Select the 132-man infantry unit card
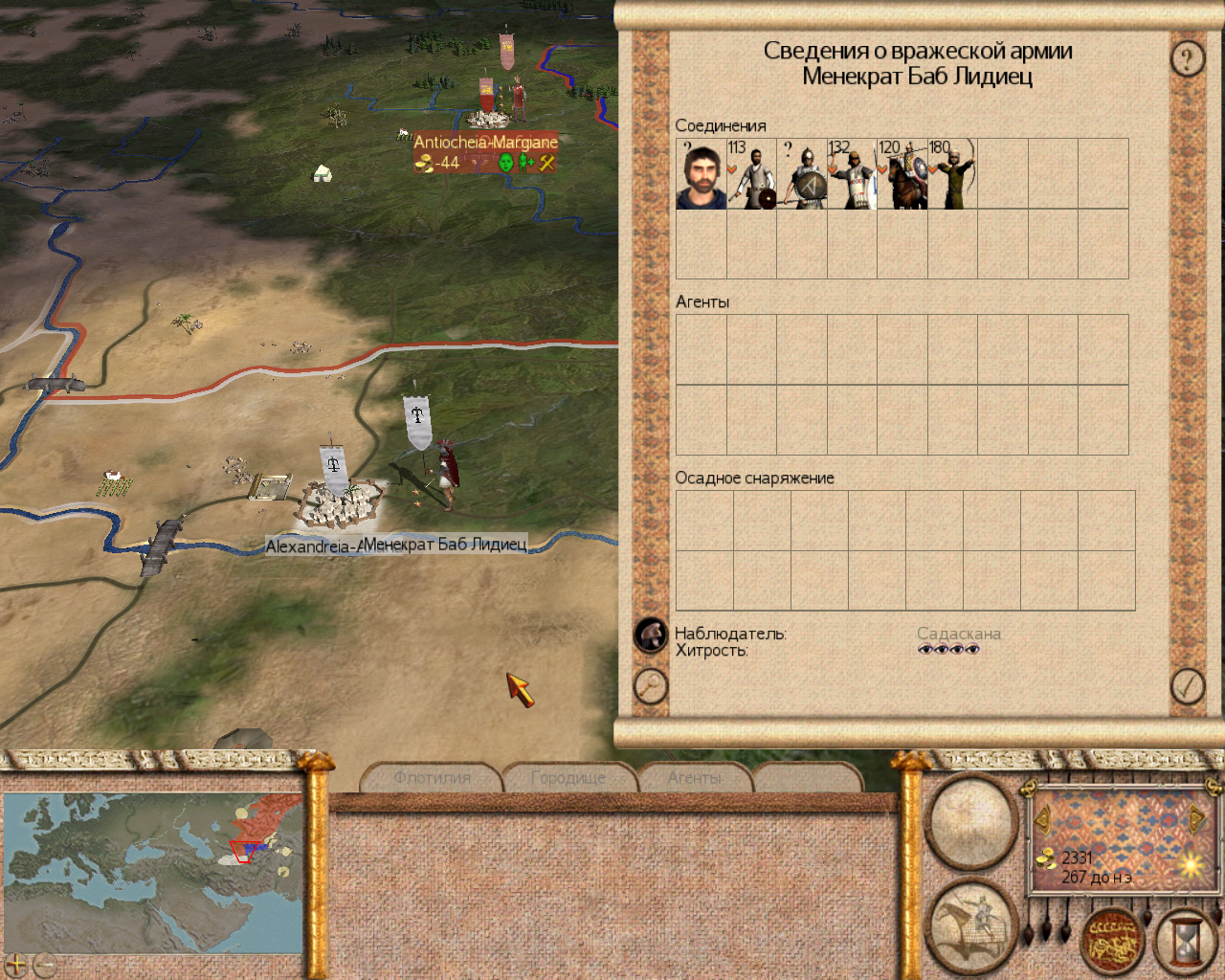 click(853, 174)
